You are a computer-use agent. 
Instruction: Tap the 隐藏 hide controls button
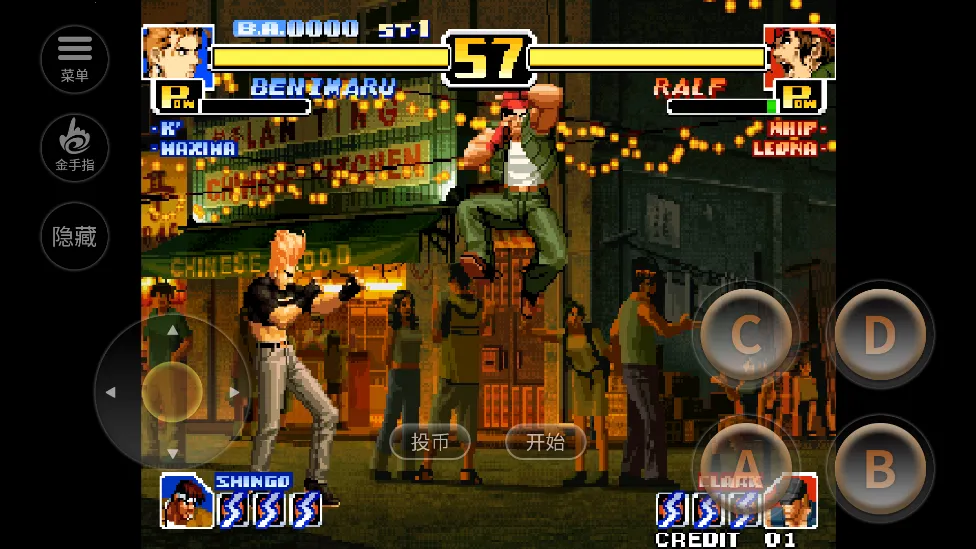(x=75, y=236)
